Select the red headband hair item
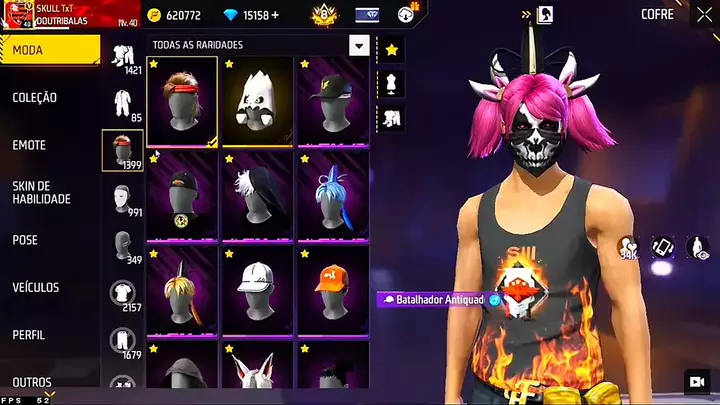 coord(181,98)
